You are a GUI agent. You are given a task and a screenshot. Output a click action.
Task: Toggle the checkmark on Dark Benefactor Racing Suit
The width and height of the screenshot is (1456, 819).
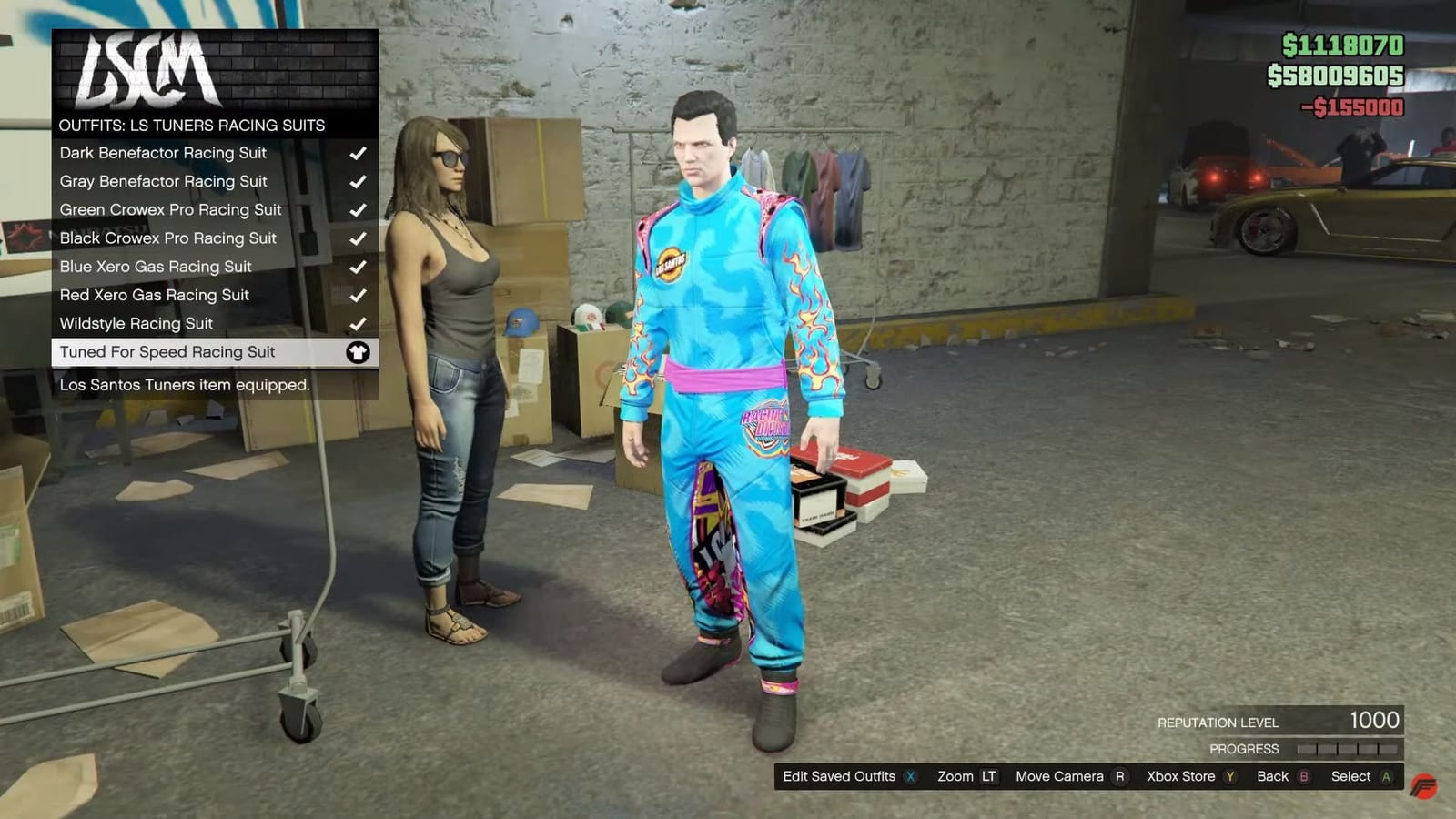point(358,153)
